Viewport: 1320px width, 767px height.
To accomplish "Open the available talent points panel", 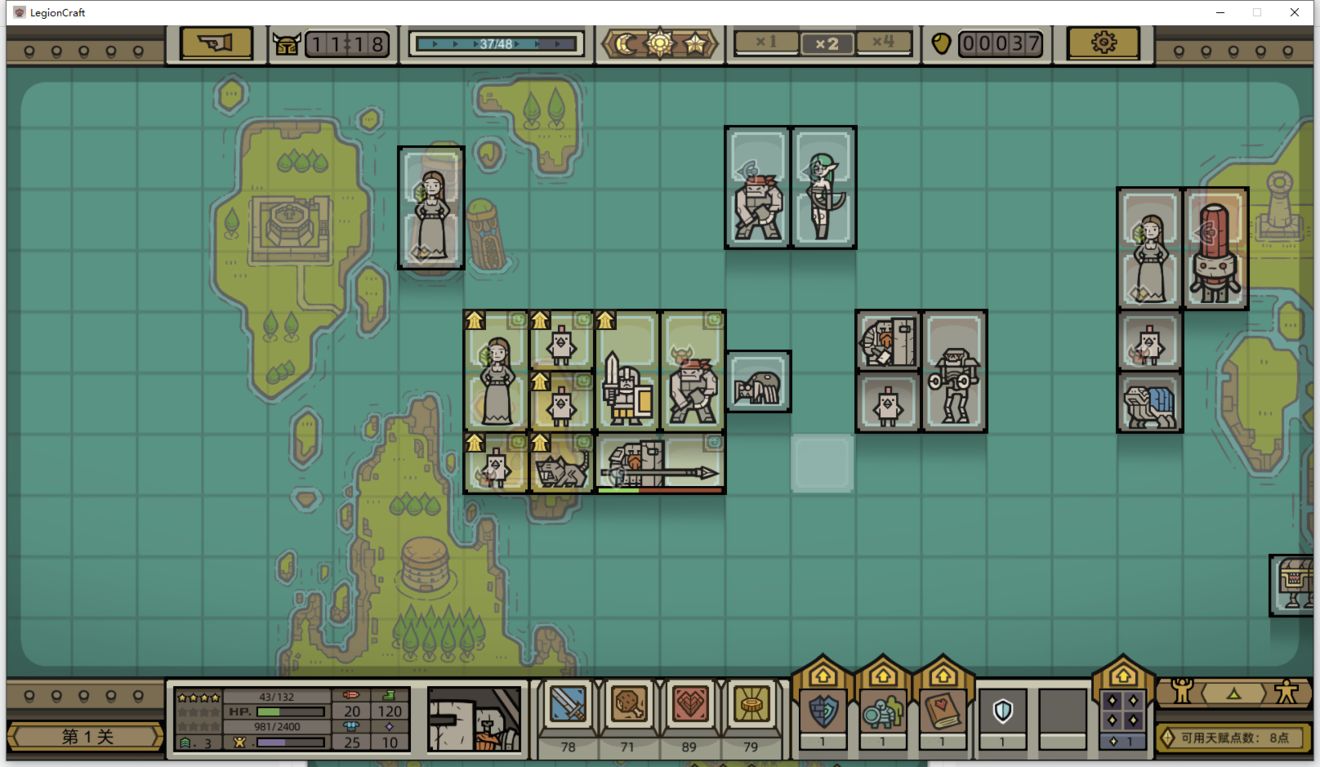I will click(1232, 738).
